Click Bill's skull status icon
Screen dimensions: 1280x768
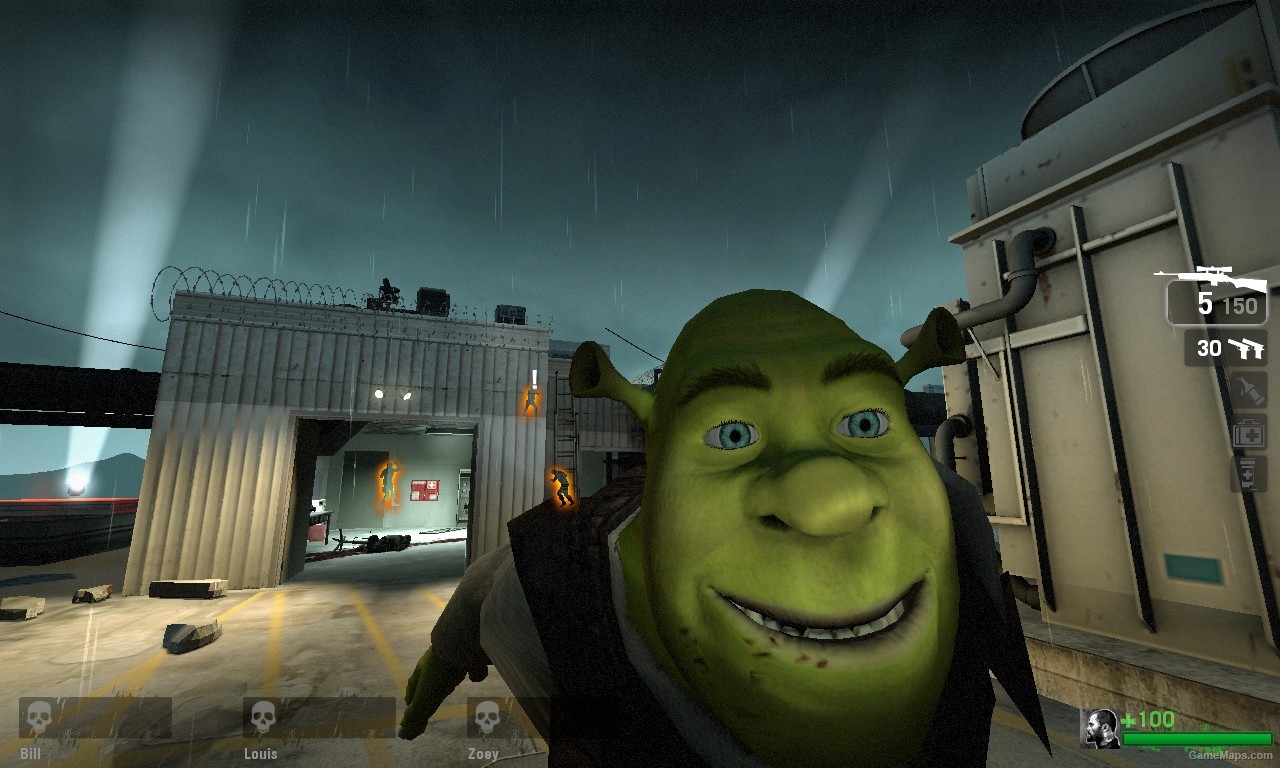coord(38,717)
